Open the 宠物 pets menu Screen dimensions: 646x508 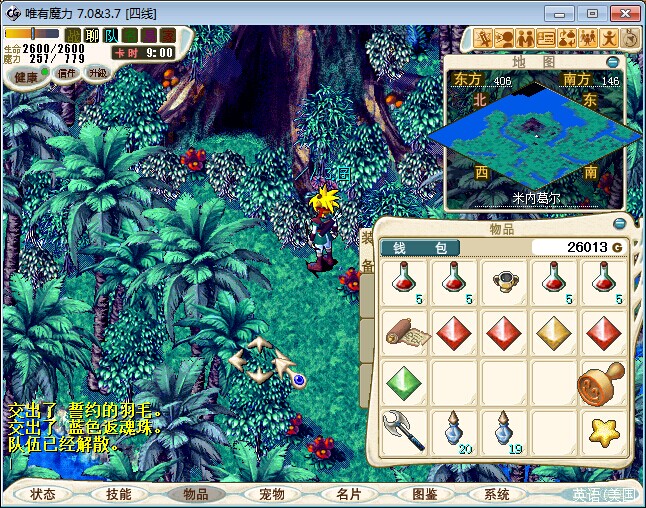pos(272,494)
